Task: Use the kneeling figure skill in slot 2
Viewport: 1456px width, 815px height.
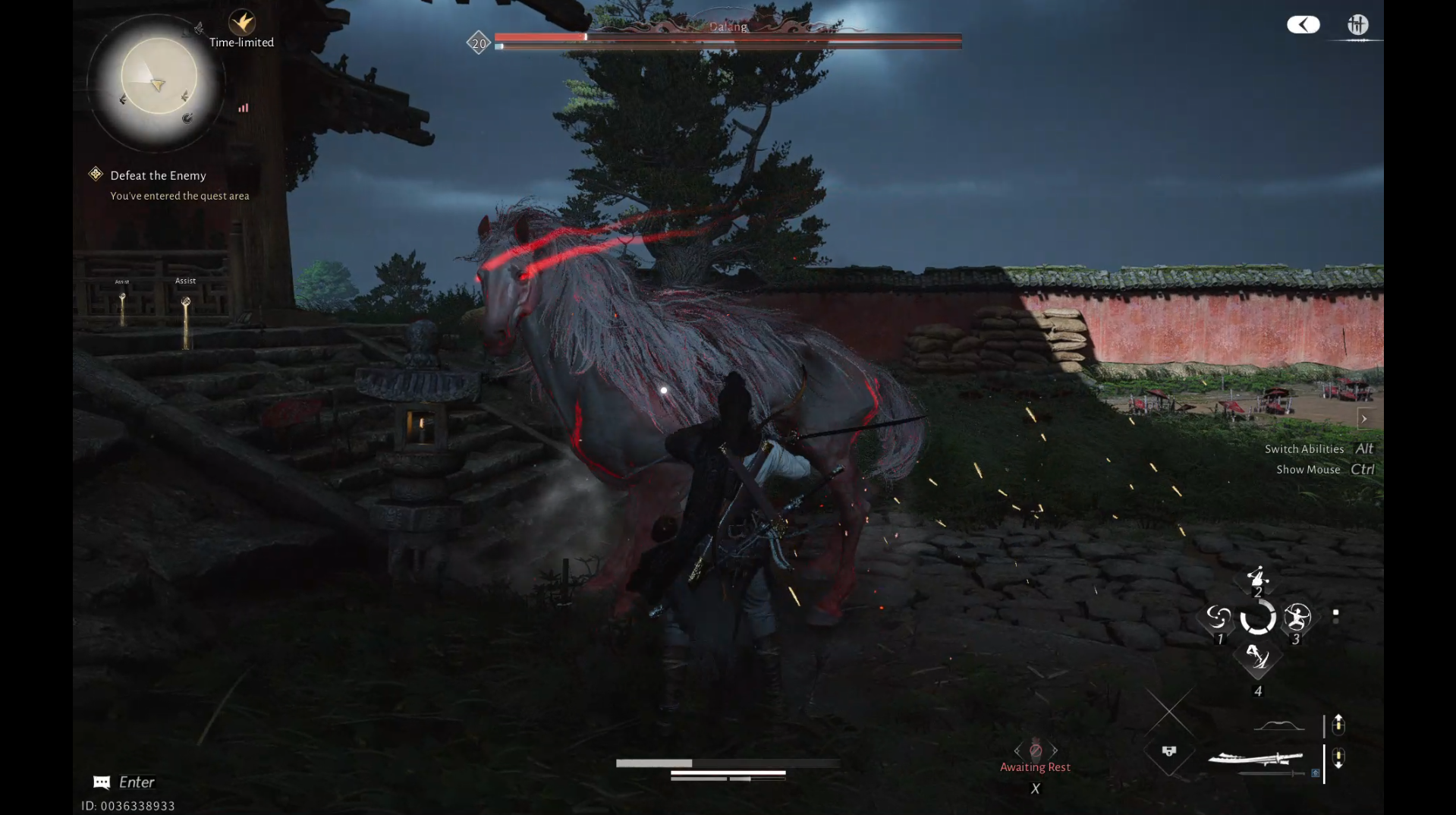Action: pos(1257,578)
